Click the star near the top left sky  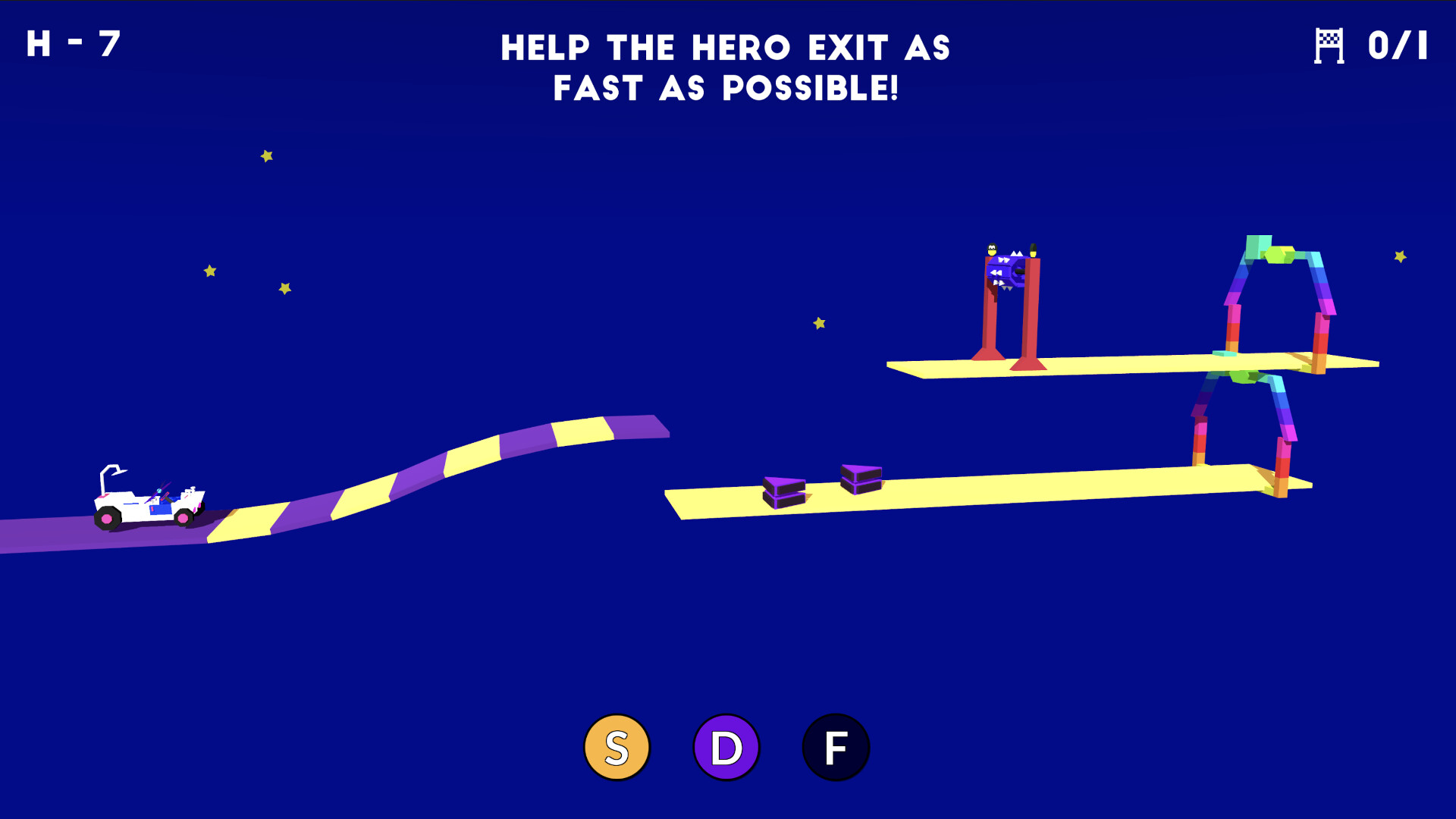coord(266,155)
